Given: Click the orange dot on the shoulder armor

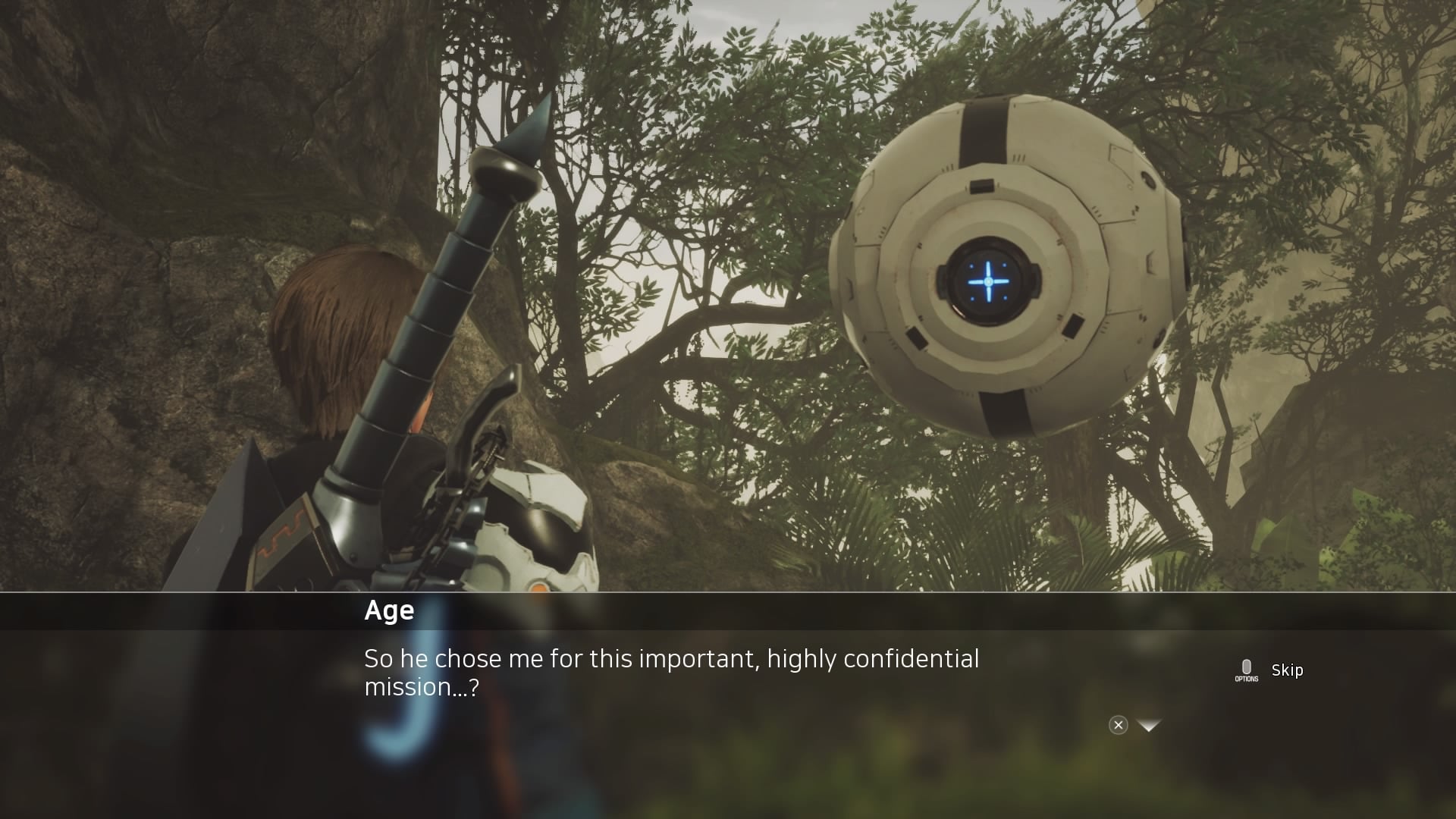Looking at the screenshot, I should pyautogui.click(x=541, y=586).
